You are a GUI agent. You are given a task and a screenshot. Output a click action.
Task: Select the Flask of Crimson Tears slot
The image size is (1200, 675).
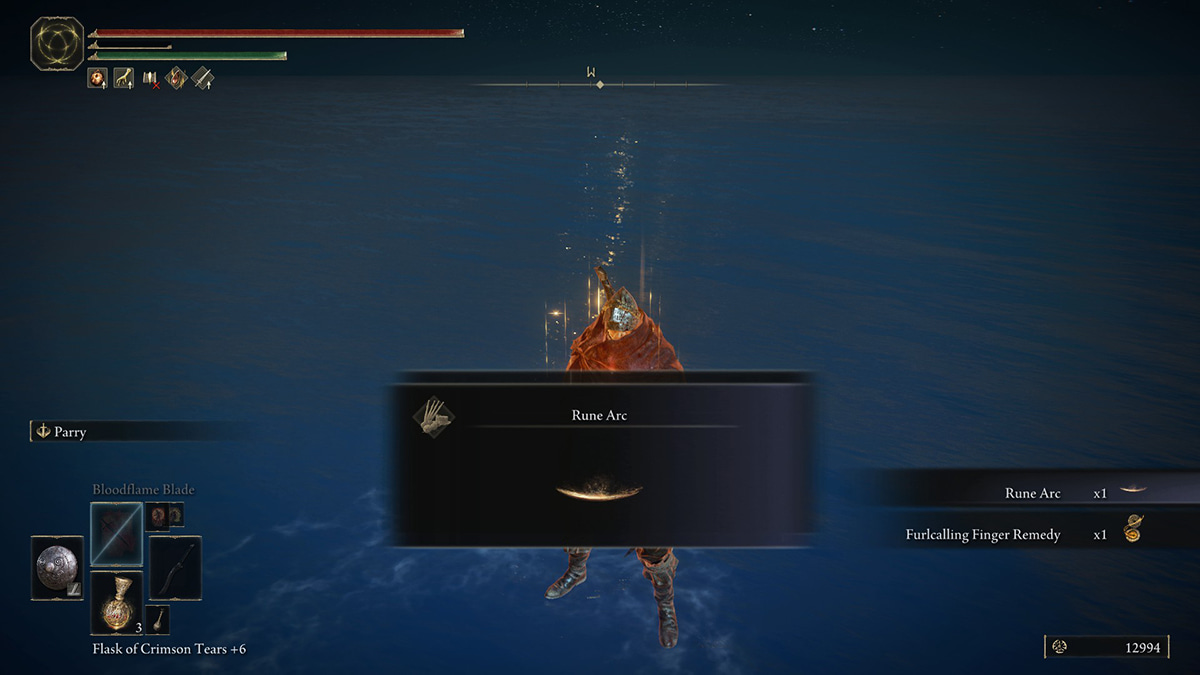point(117,603)
